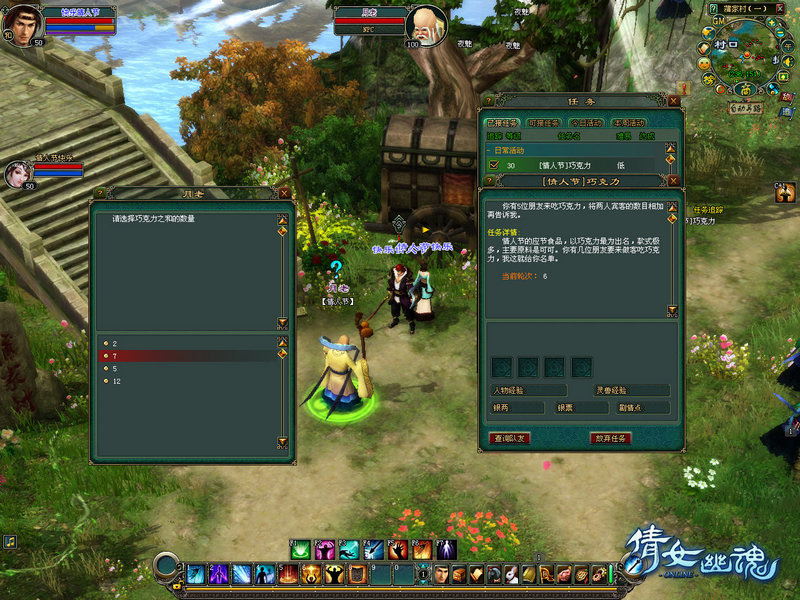This screenshot has width=800, height=600.
Task: Collapse the 日常活动 quest category
Action: 490,150
